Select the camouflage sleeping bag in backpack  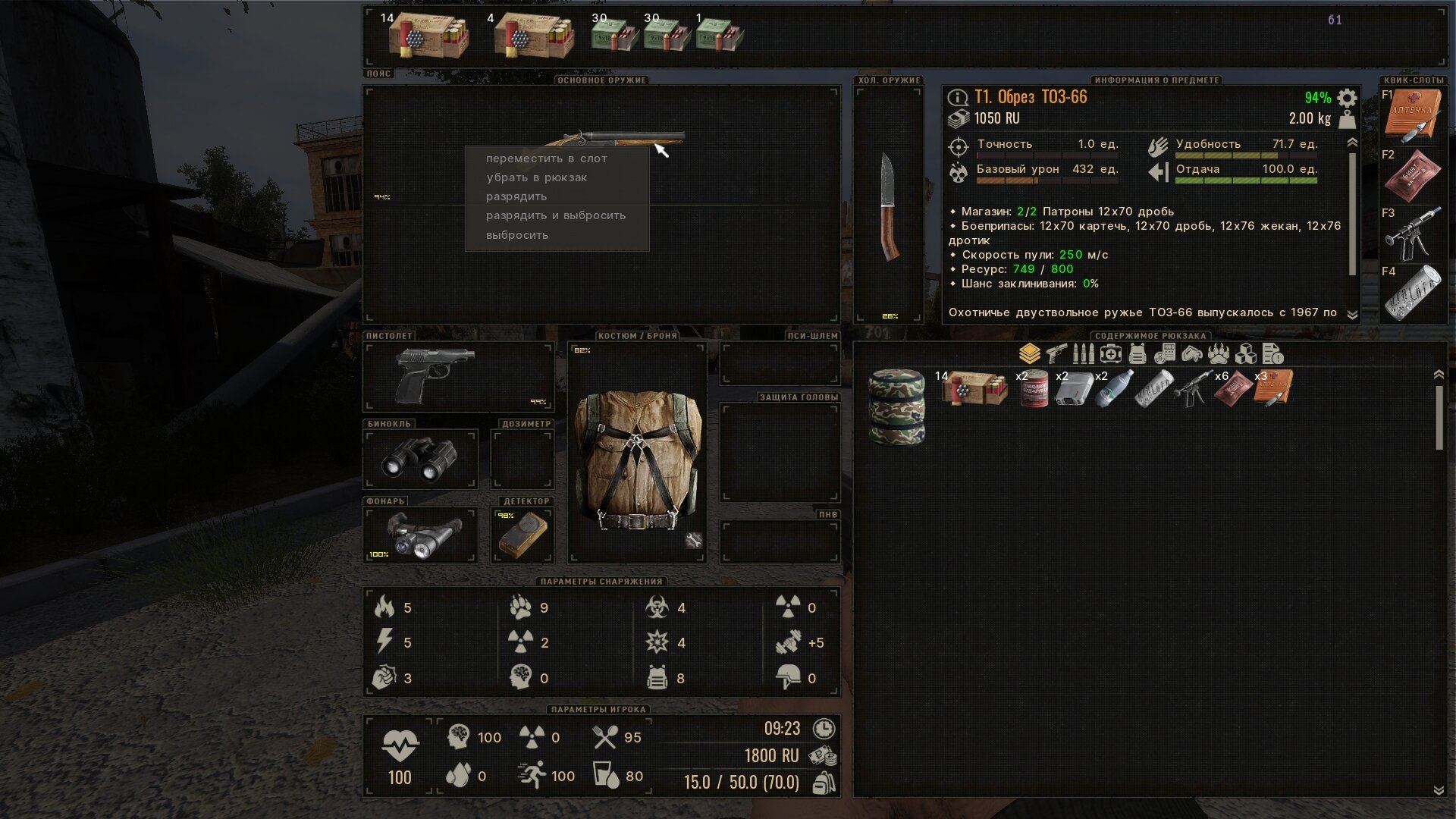[896, 406]
